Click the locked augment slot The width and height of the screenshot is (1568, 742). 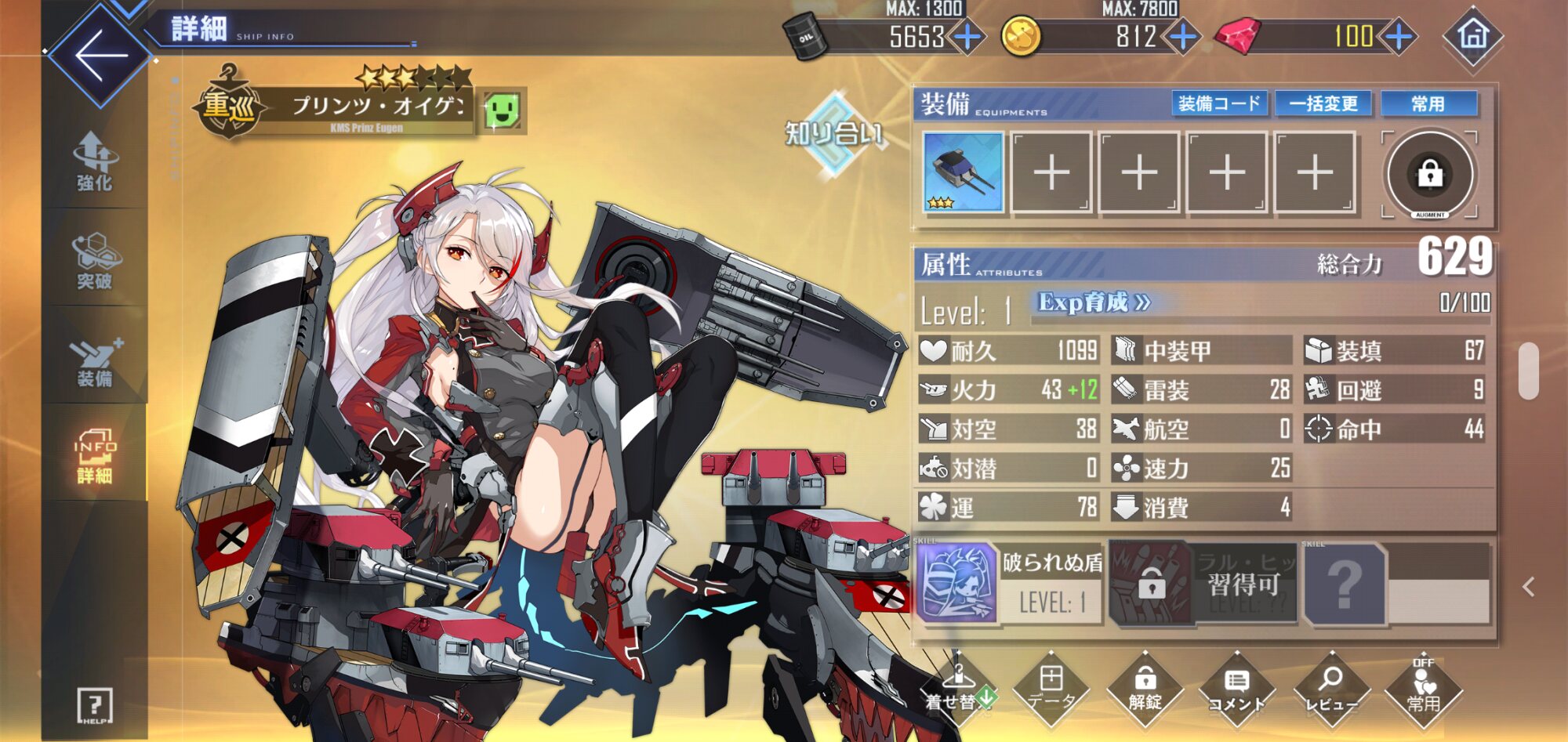pyautogui.click(x=1430, y=174)
